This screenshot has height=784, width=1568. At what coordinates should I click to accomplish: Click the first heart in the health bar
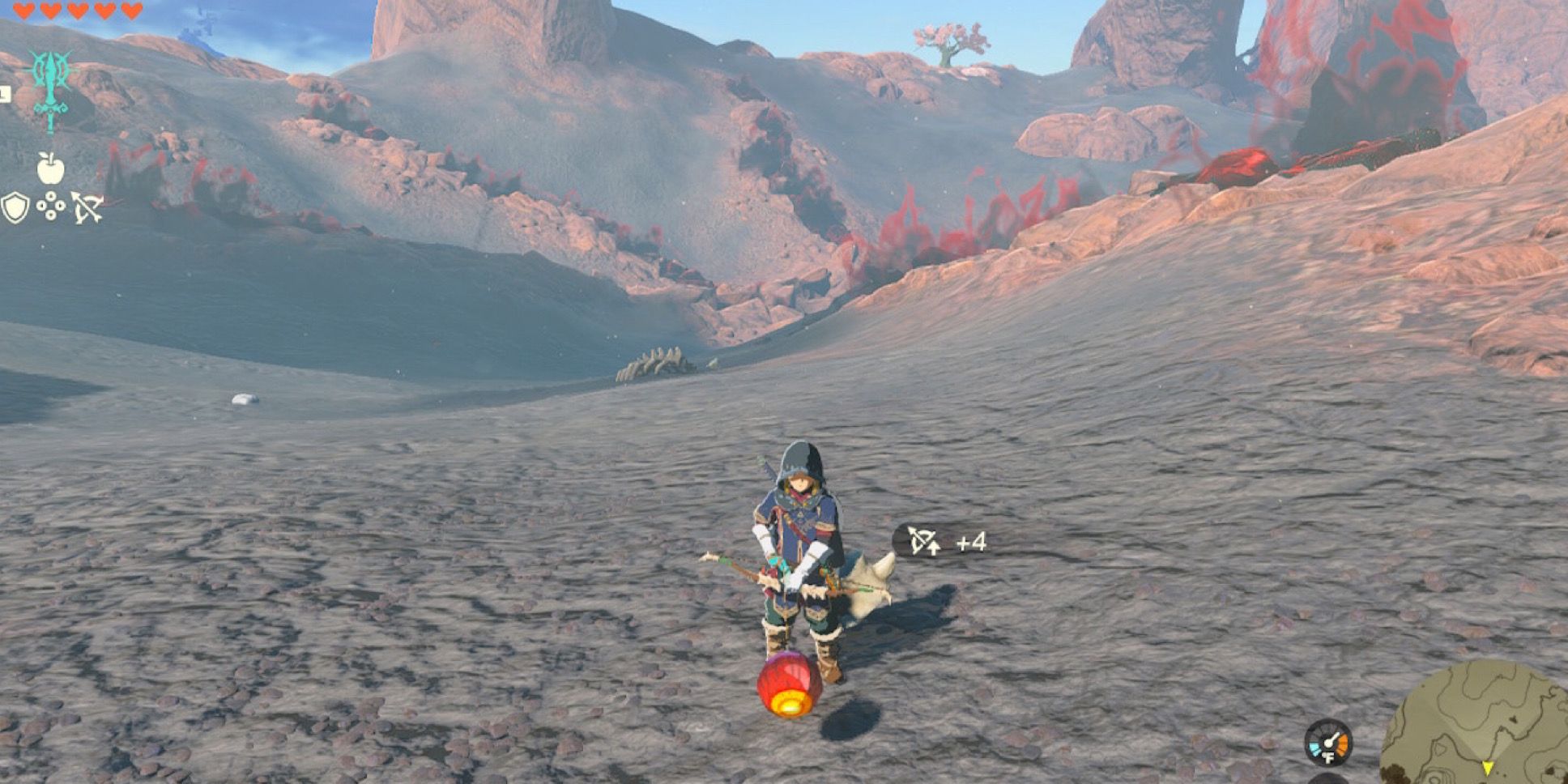pos(23,11)
